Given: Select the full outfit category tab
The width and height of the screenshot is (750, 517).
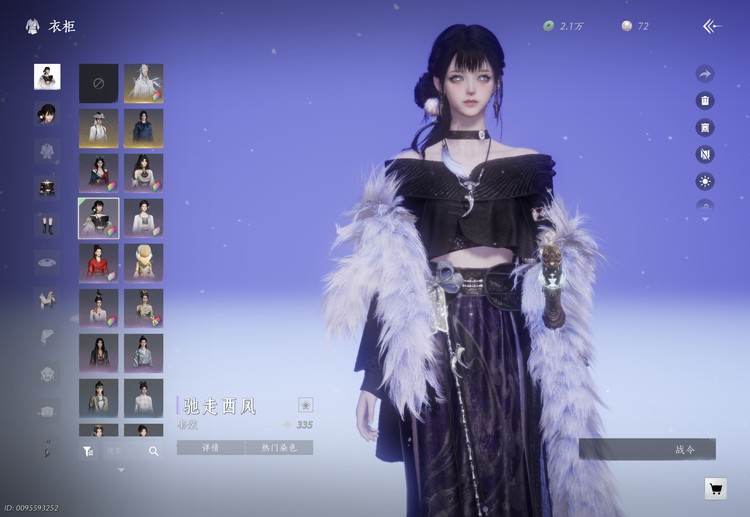Looking at the screenshot, I should (47, 77).
